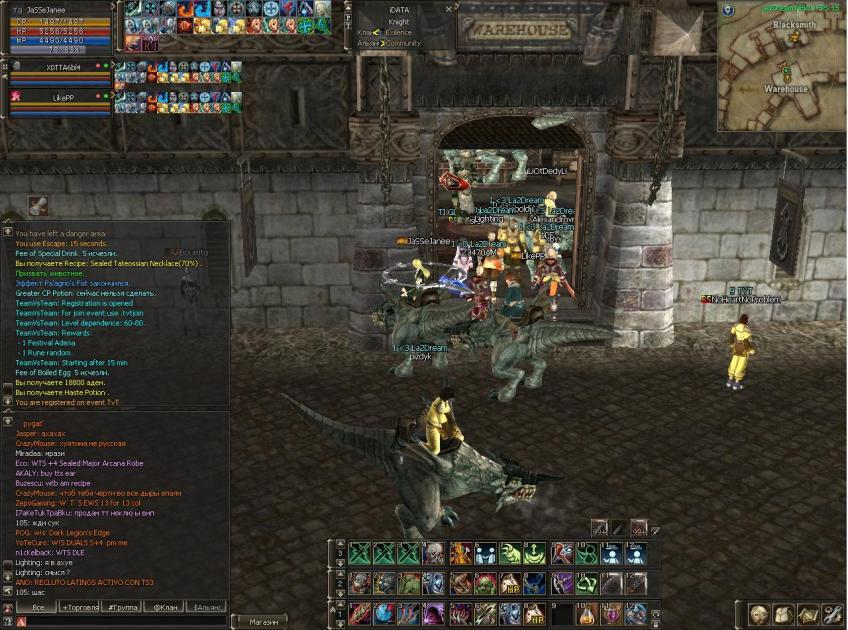Click the Магазин shop button
This screenshot has width=848, height=630.
[x=264, y=622]
